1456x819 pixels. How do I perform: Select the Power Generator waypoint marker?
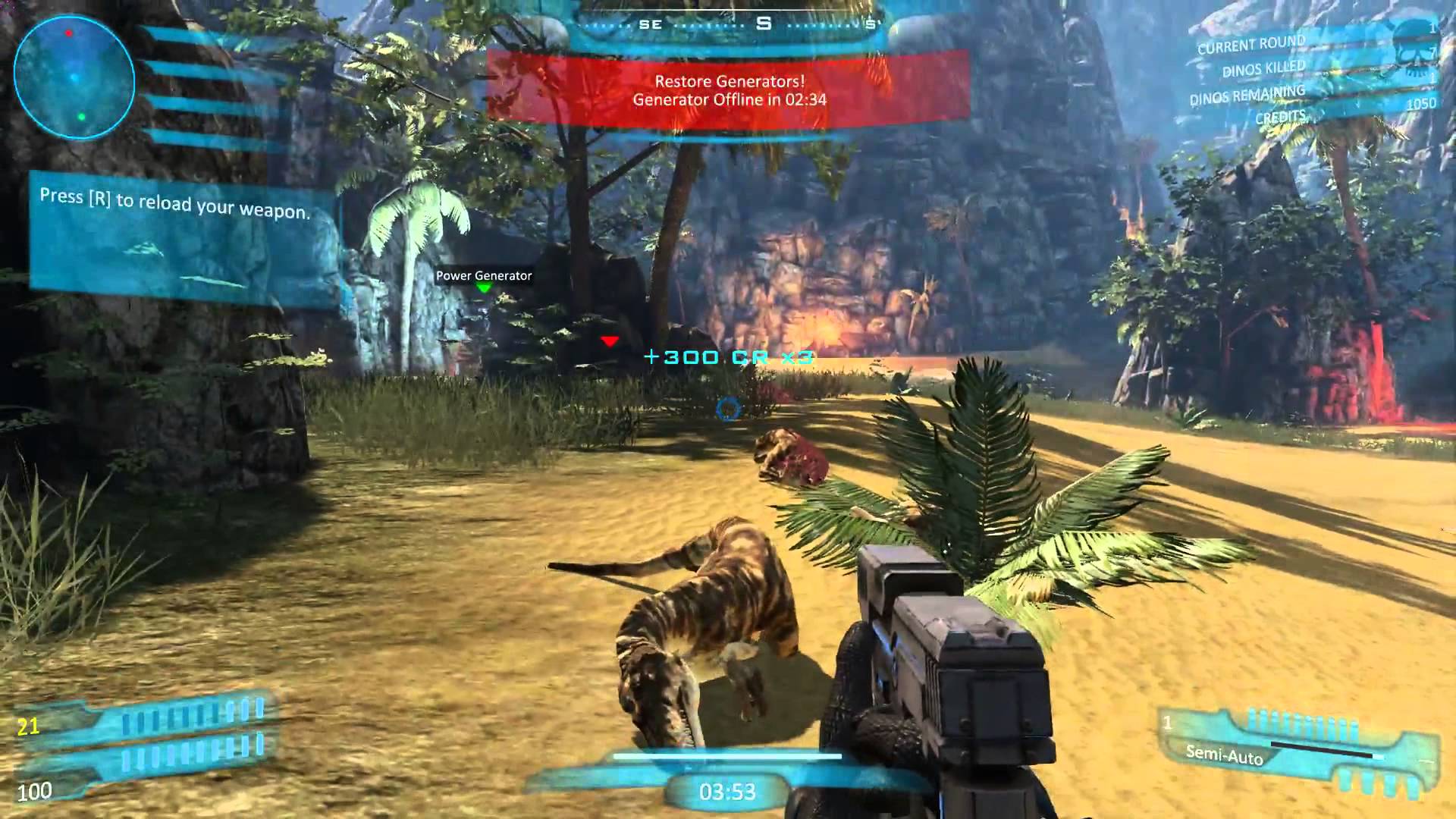(x=484, y=288)
